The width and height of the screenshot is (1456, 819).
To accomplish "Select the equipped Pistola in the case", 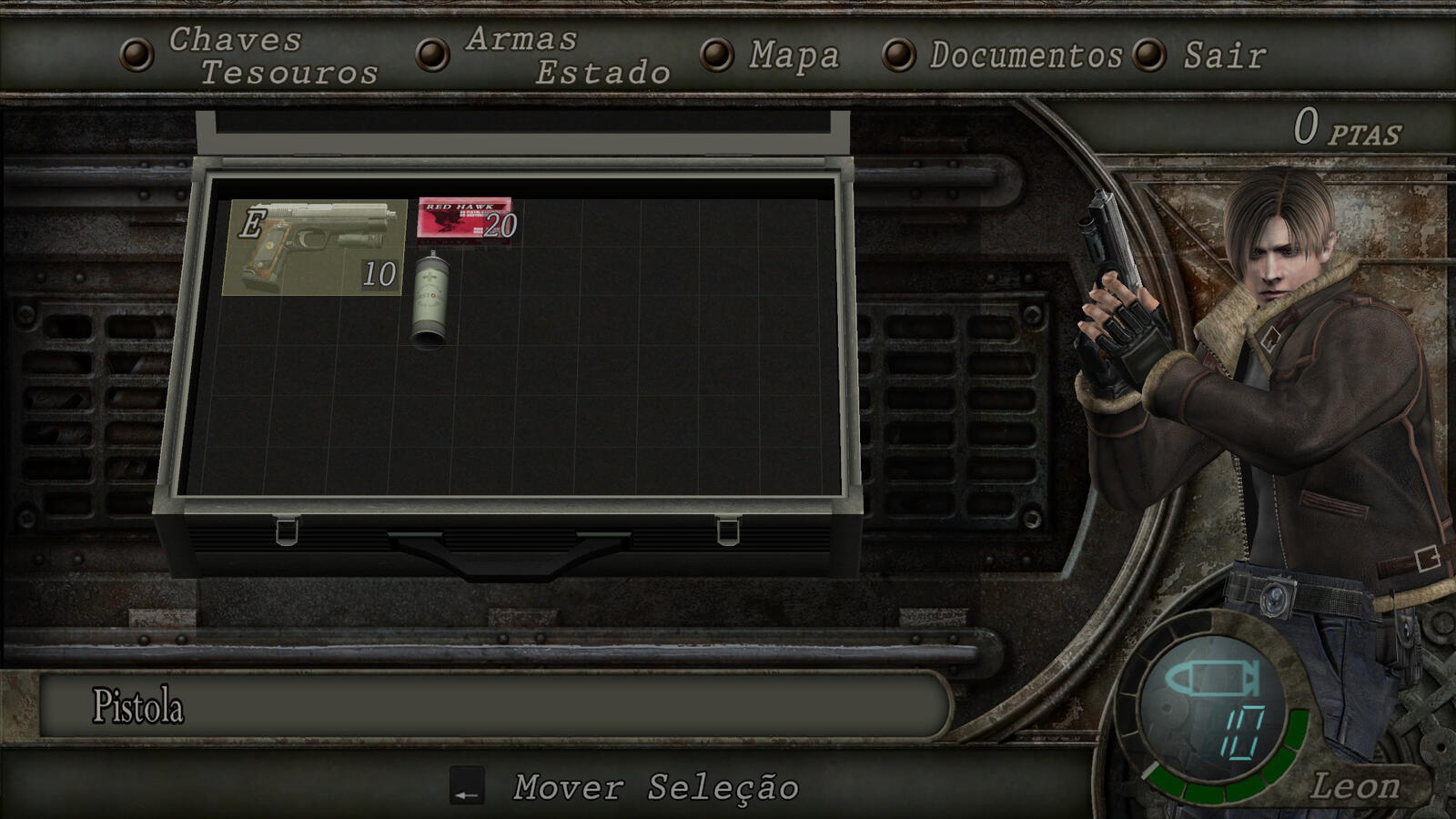I will tap(314, 248).
